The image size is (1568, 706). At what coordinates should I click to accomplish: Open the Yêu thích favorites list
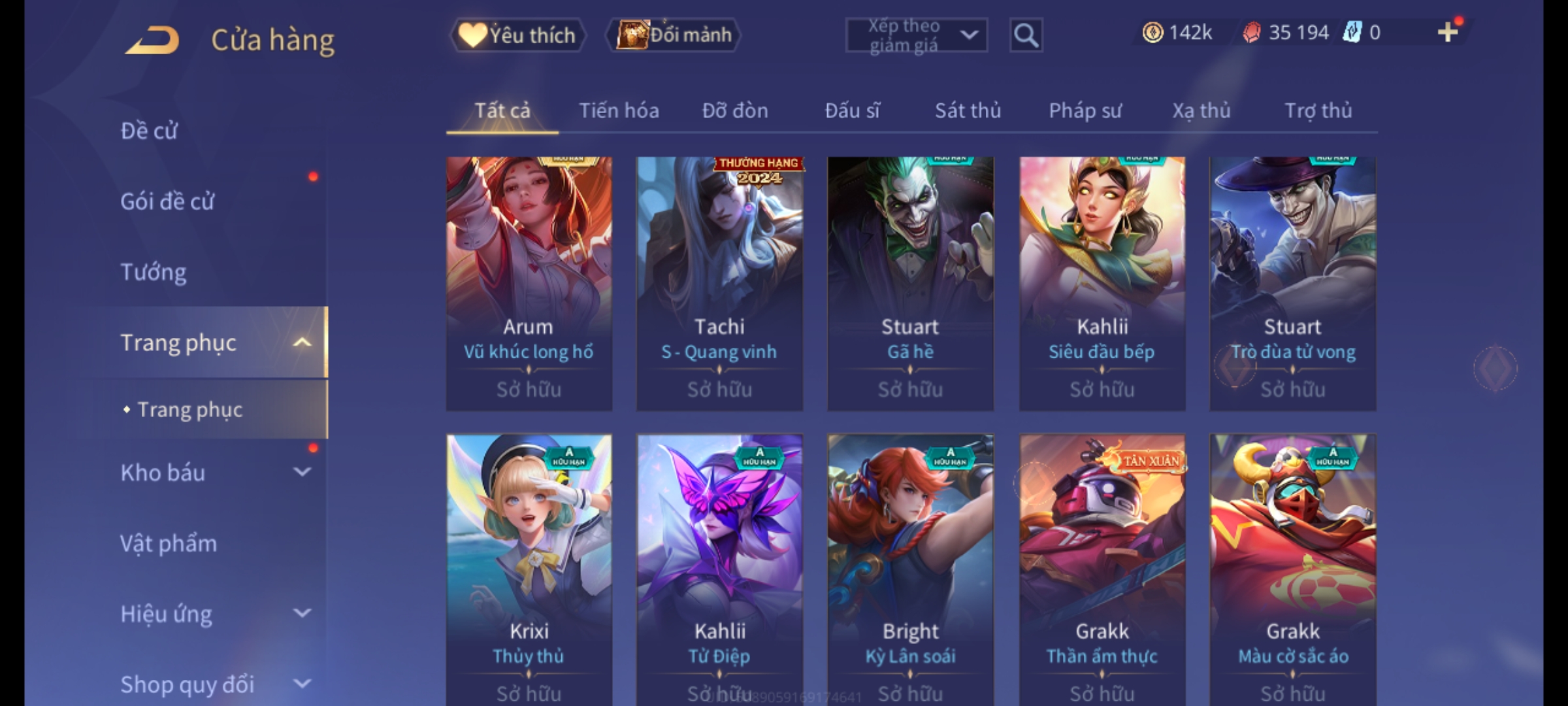[x=517, y=35]
